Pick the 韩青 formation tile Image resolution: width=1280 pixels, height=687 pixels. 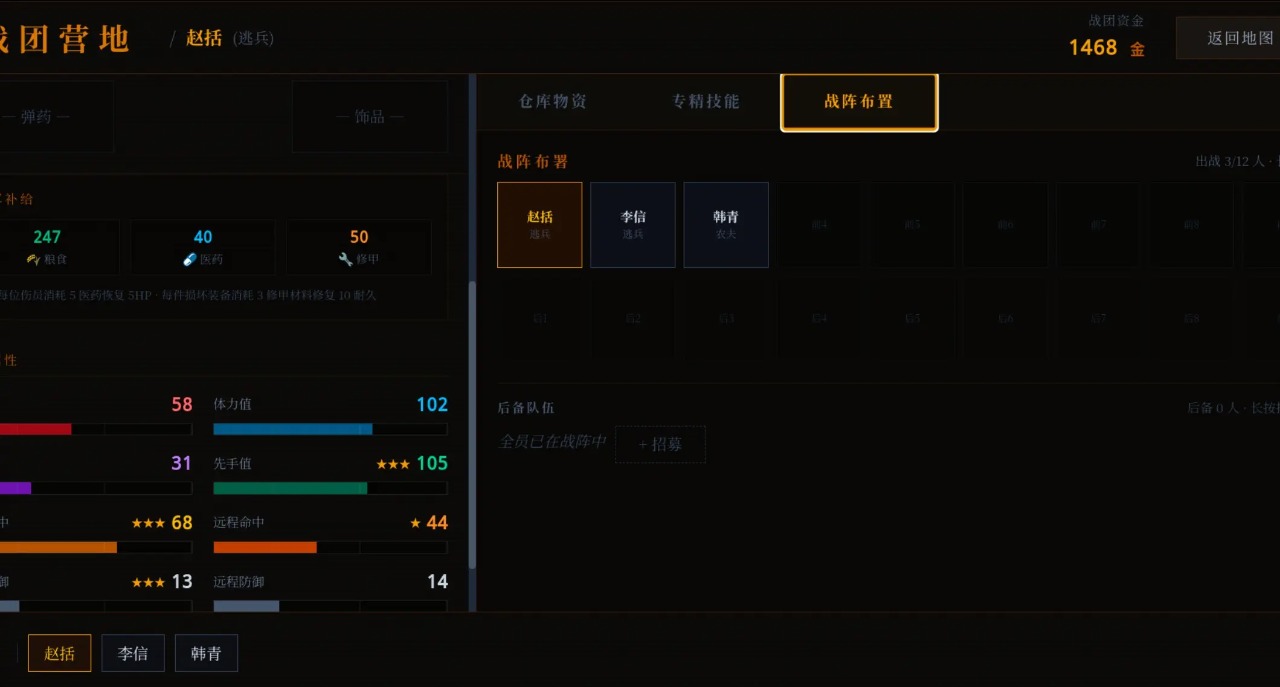(x=726, y=225)
